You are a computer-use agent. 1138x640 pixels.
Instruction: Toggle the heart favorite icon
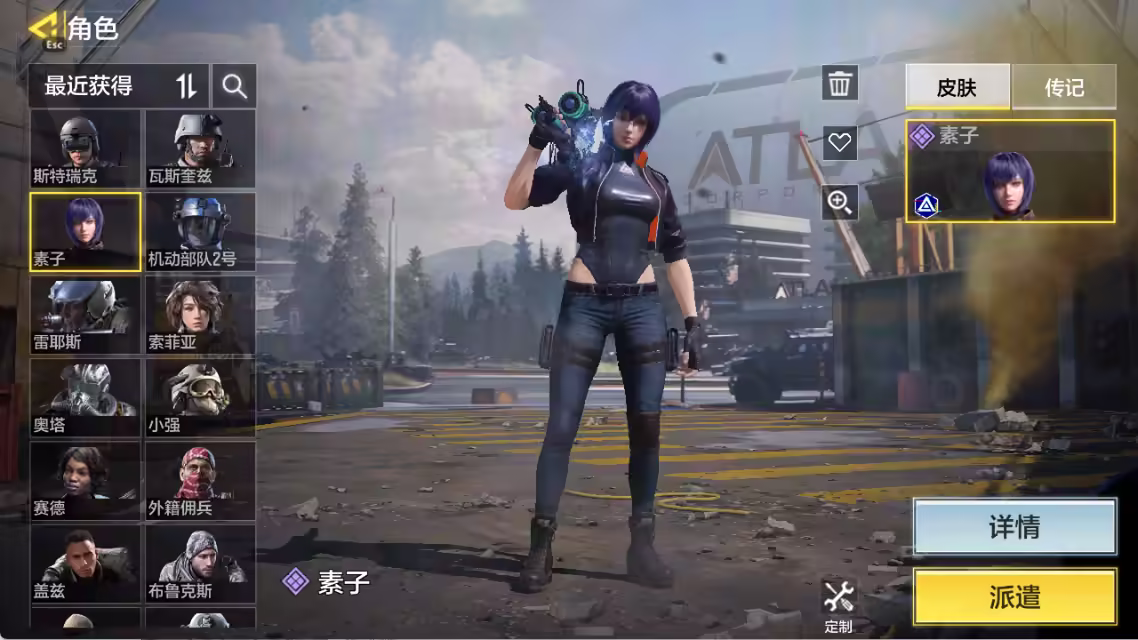pos(840,143)
